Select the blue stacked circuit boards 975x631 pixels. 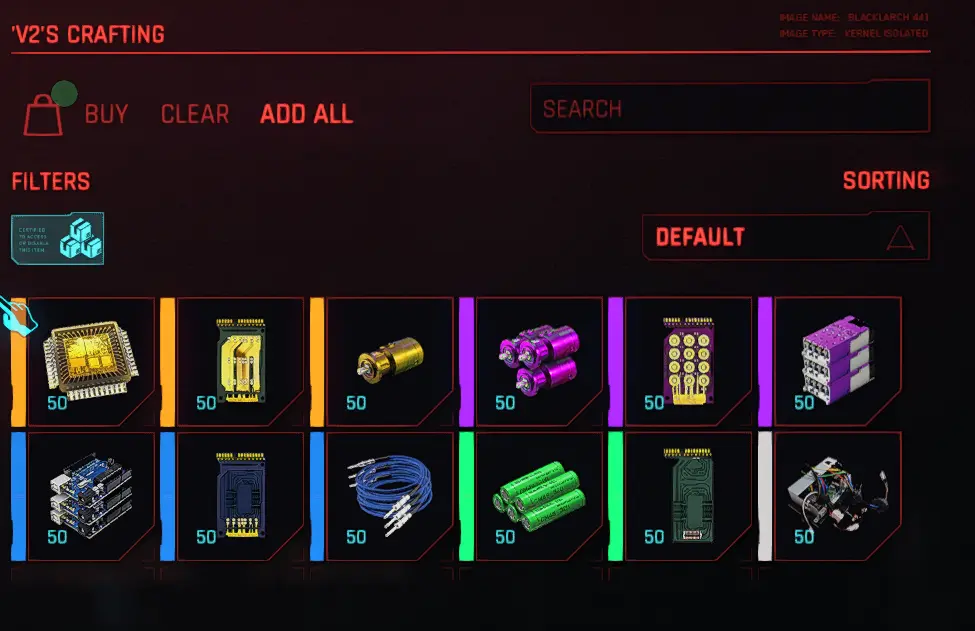(x=91, y=496)
